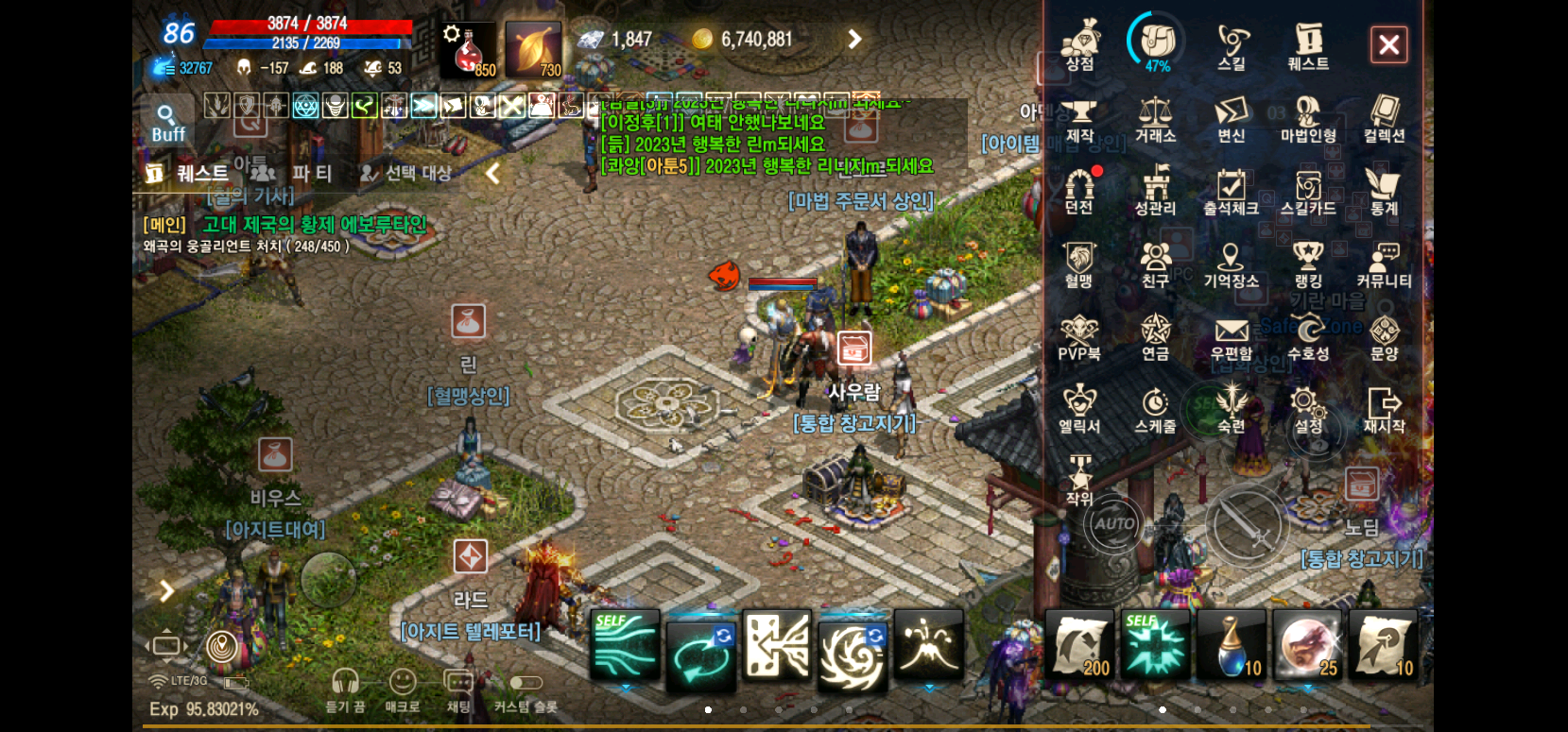Viewport: 1568px width, 732px height.
Task: Open the 랭킹 ranking menu
Action: tap(1308, 264)
